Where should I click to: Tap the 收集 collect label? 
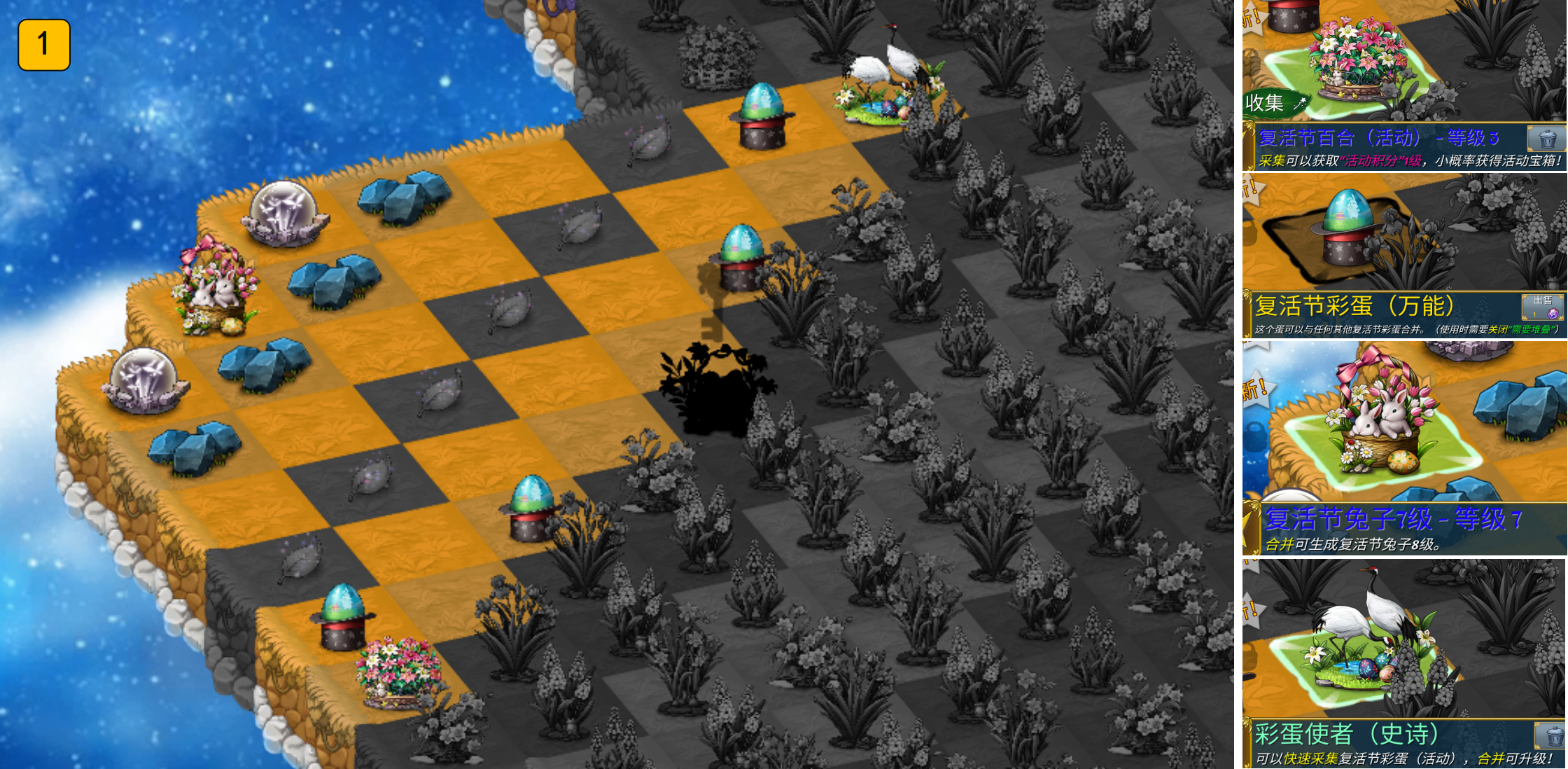click(1265, 103)
